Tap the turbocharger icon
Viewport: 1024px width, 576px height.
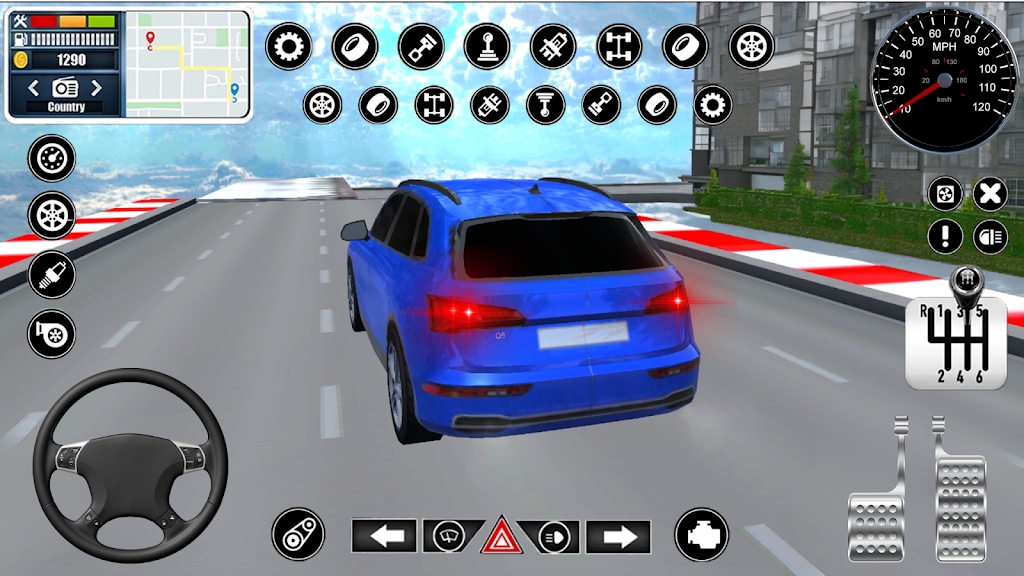point(51,334)
